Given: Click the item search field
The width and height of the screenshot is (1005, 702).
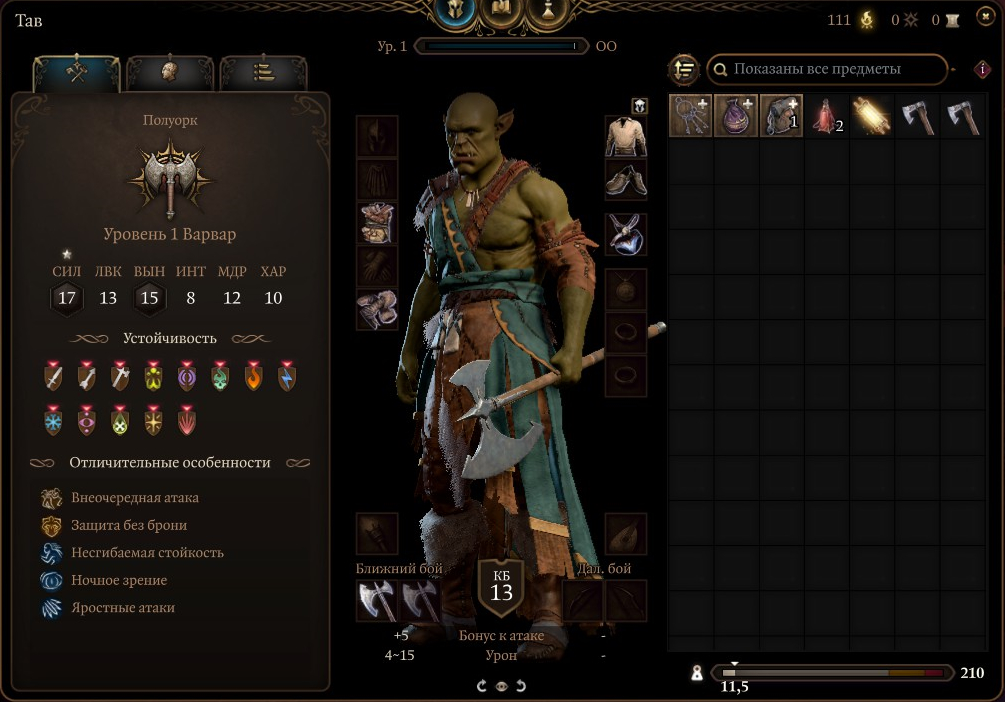Looking at the screenshot, I should click(x=826, y=69).
